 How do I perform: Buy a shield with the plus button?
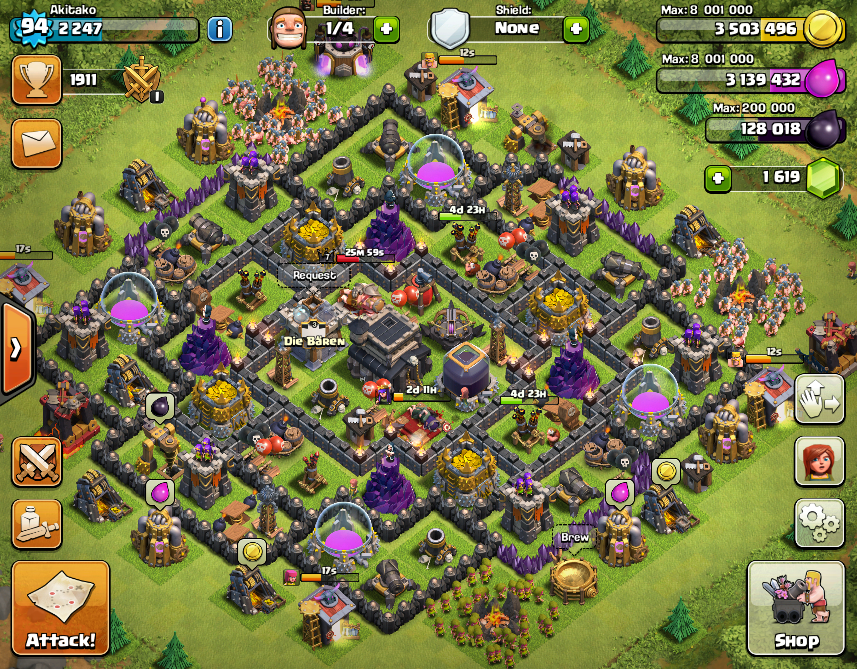[x=576, y=29]
